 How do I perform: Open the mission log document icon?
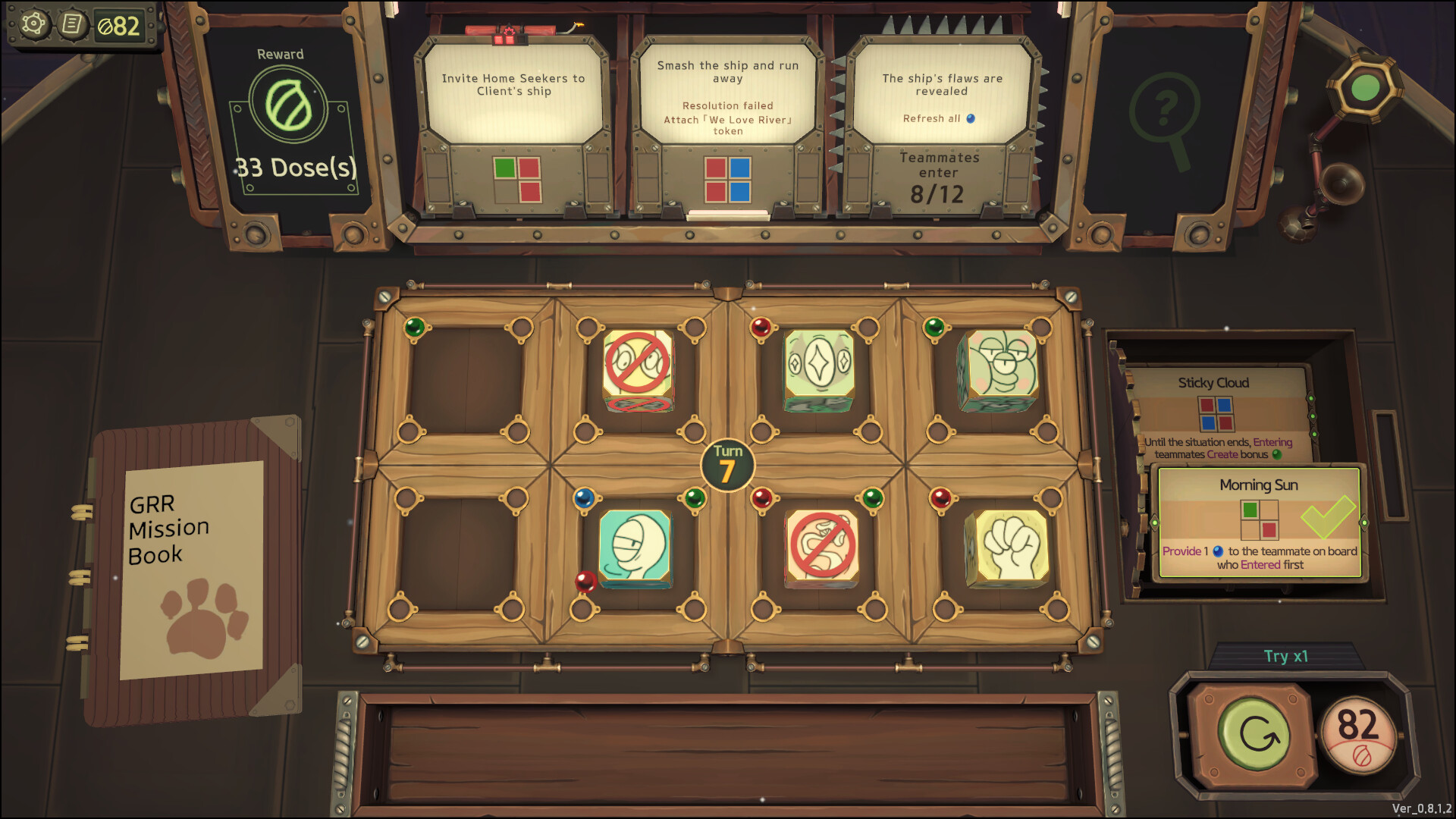point(74,24)
